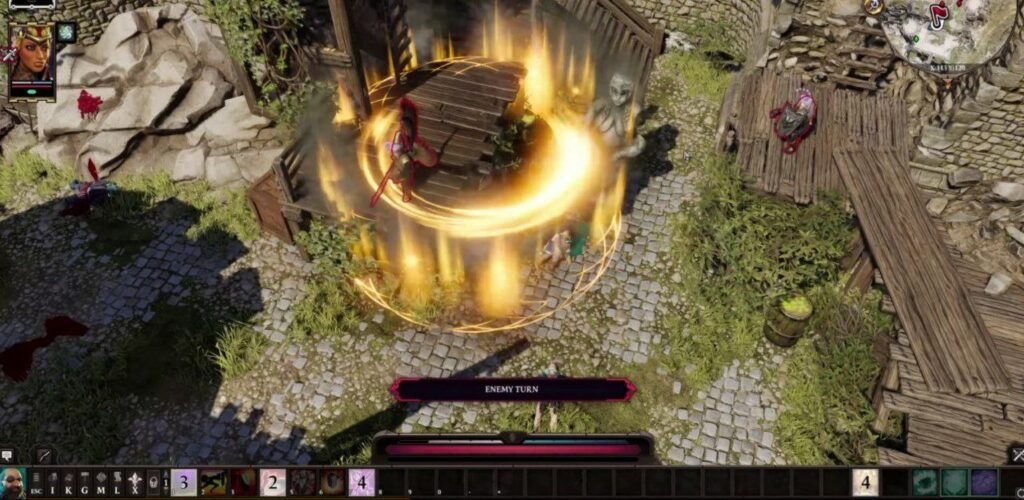This screenshot has height=500, width=1024.
Task: Open the skills button labeled K
Action: coord(69,482)
